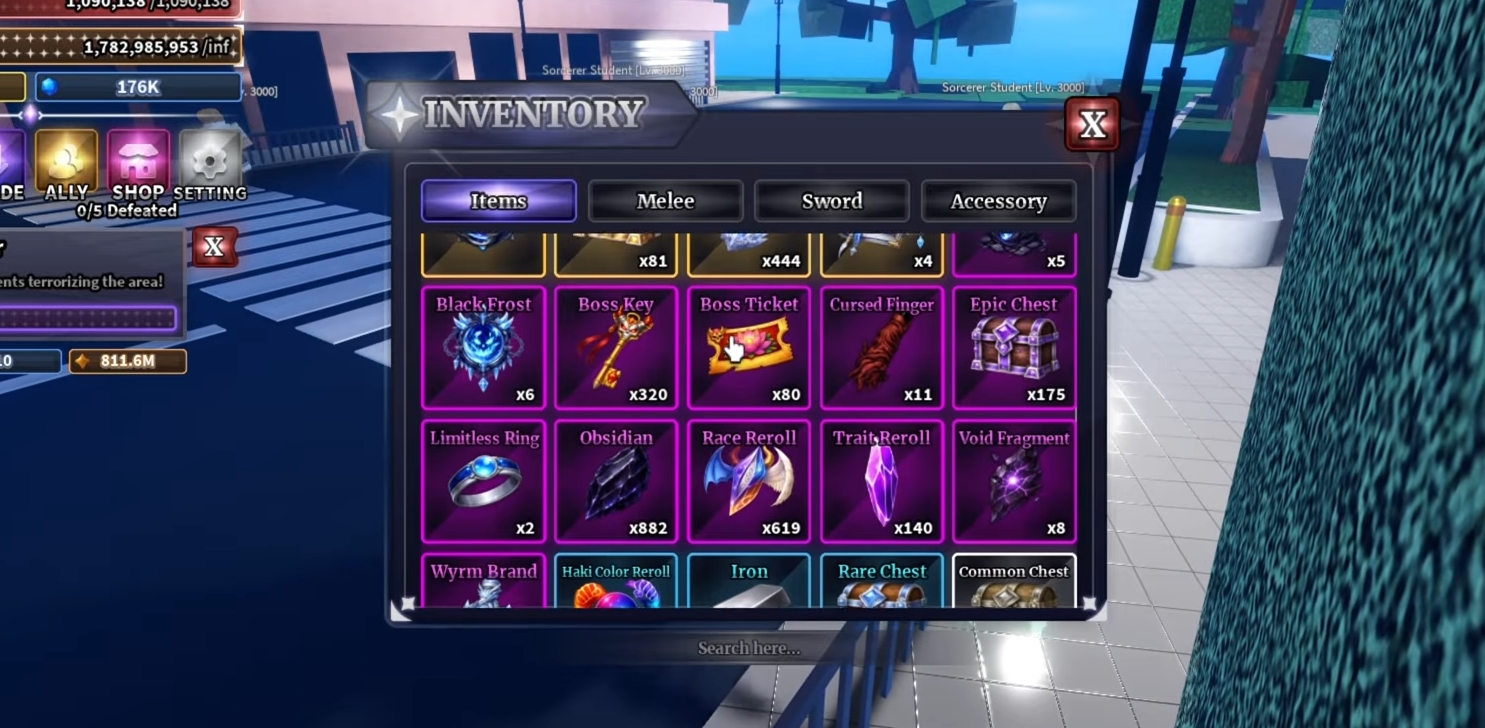This screenshot has width=1485, height=728.
Task: Select the Race Reroll item
Action: tap(748, 482)
